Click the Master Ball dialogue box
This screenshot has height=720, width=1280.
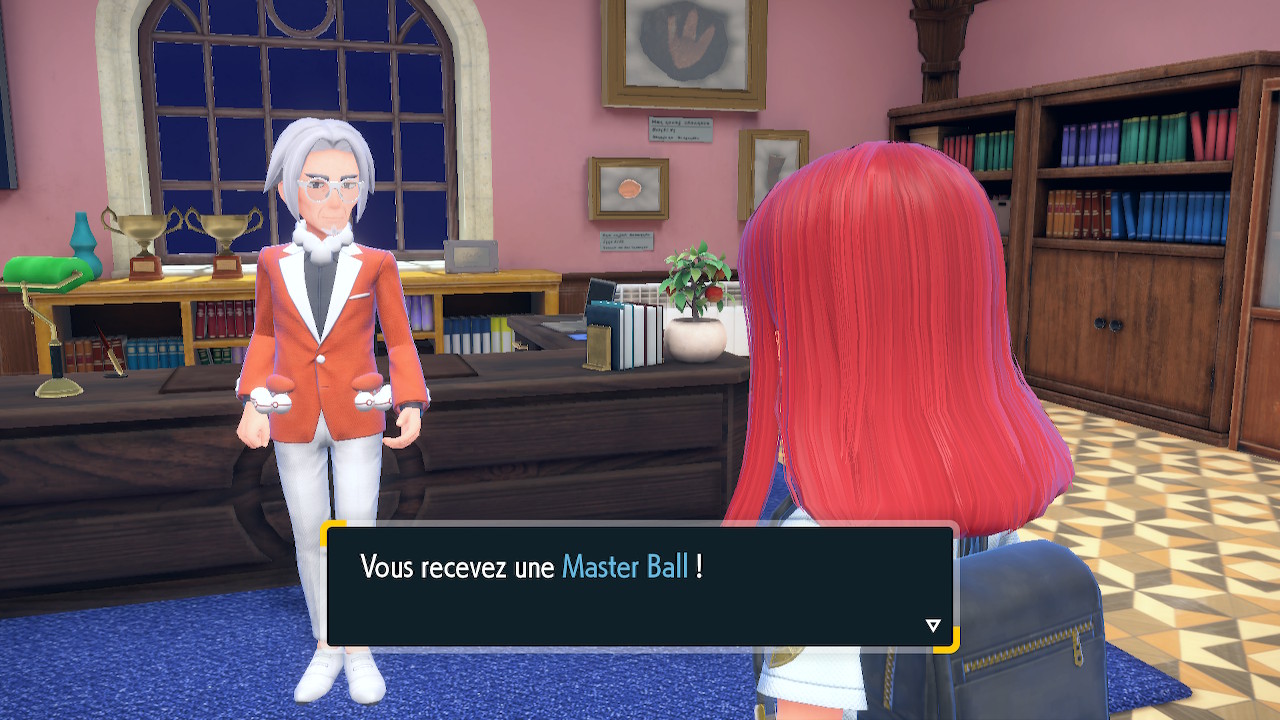tap(640, 586)
